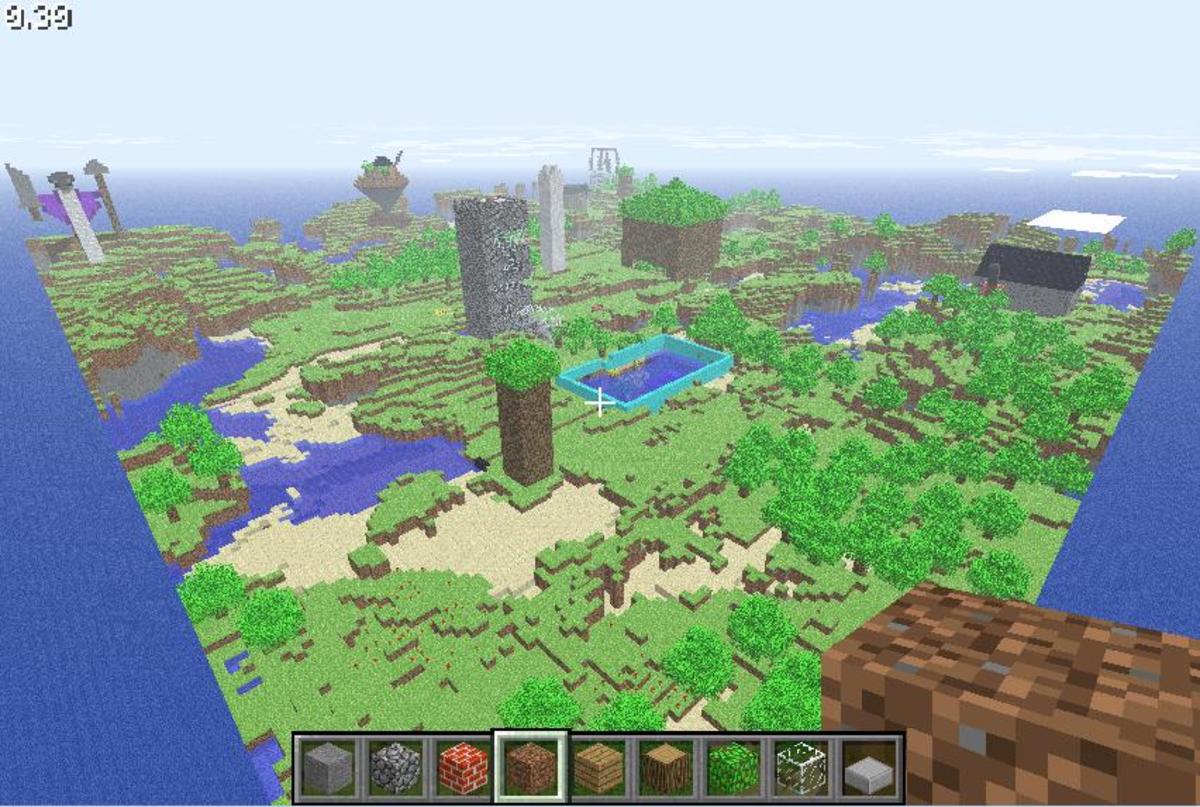This screenshot has width=1200, height=807.
Task: Pick the red brick block slot
Action: [x=463, y=768]
